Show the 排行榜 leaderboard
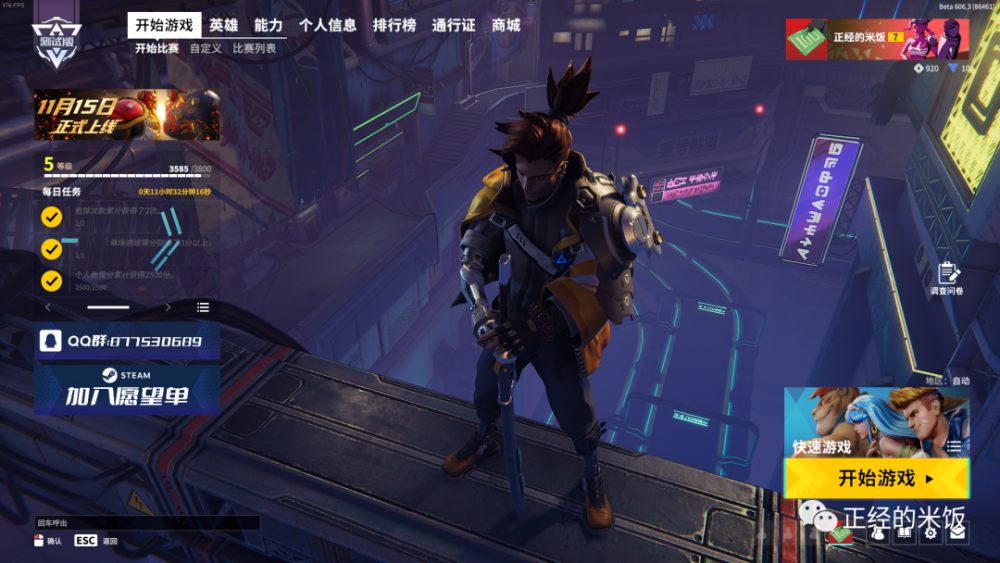1000x563 pixels. [394, 25]
